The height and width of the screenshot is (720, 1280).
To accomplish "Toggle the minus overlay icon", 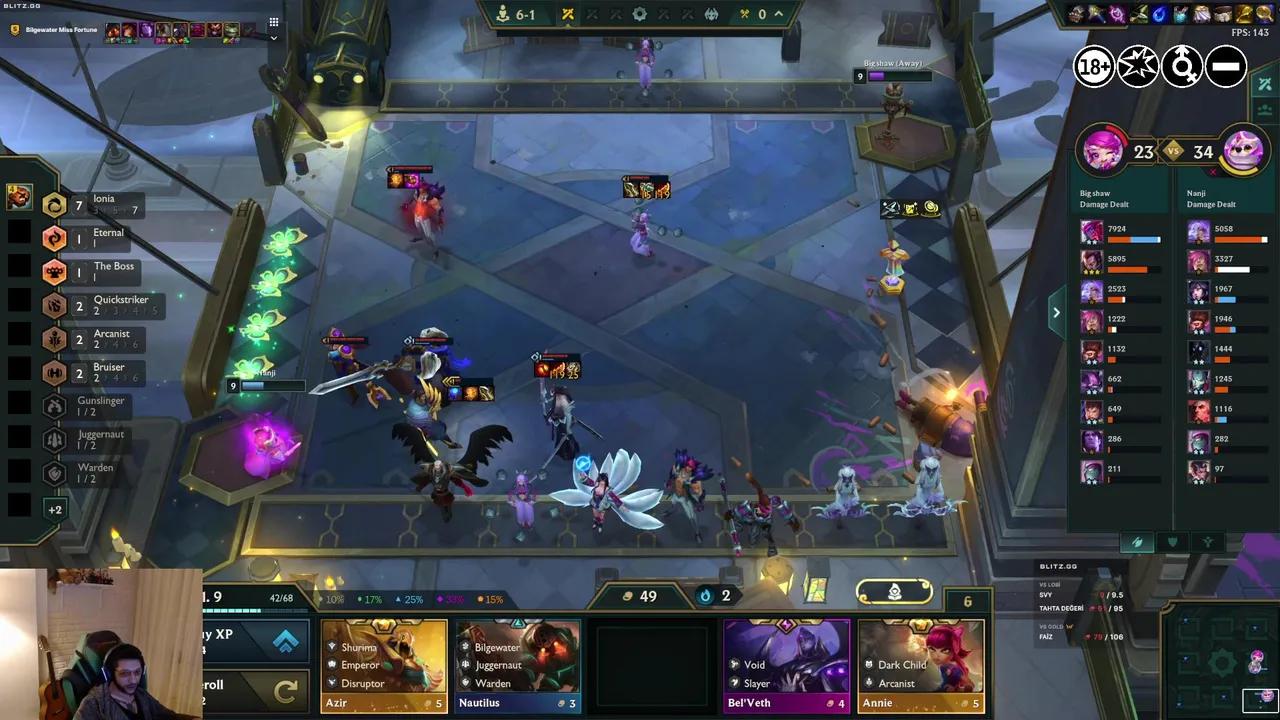I will [x=1225, y=66].
